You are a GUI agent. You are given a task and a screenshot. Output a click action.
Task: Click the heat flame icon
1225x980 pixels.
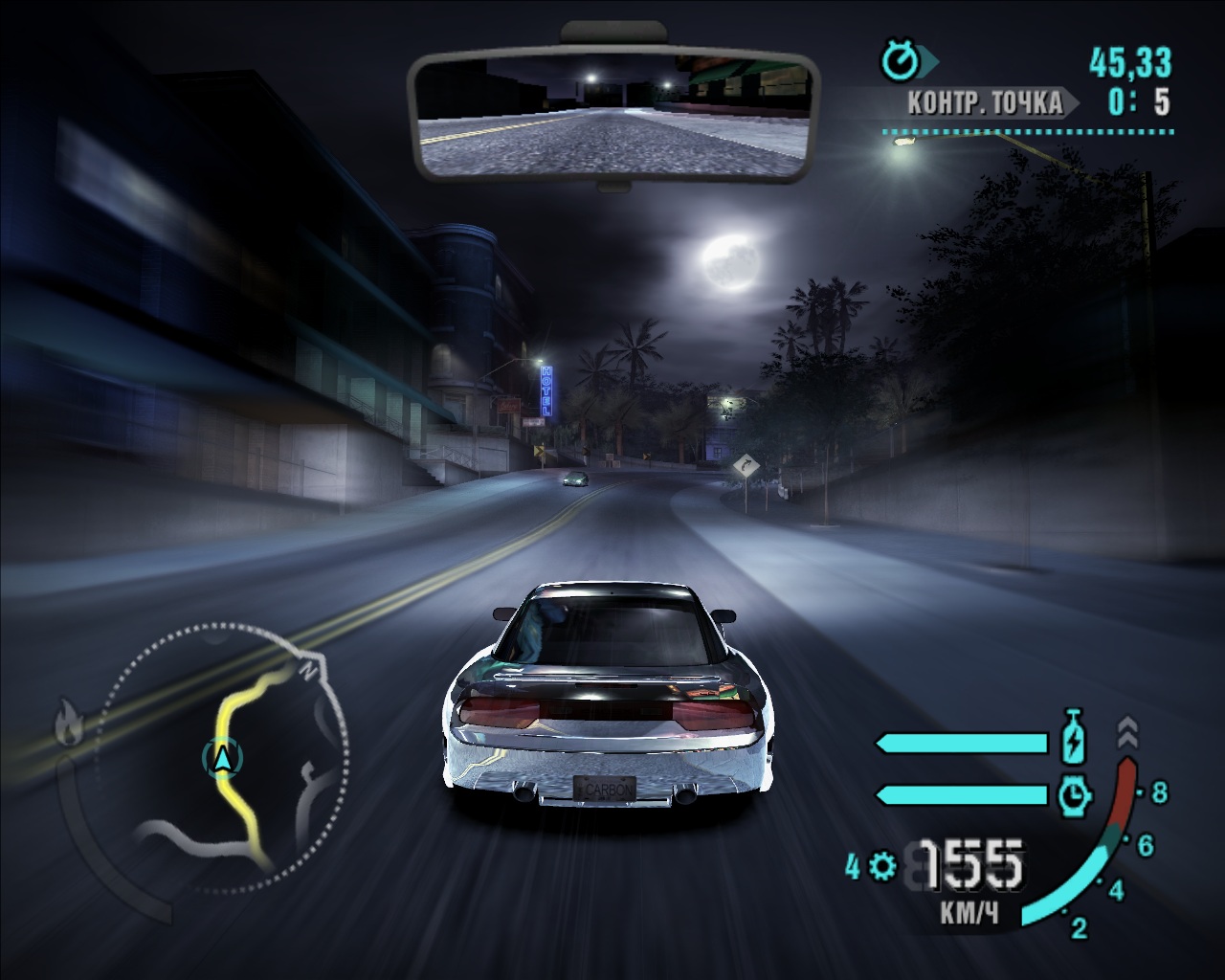click(67, 723)
